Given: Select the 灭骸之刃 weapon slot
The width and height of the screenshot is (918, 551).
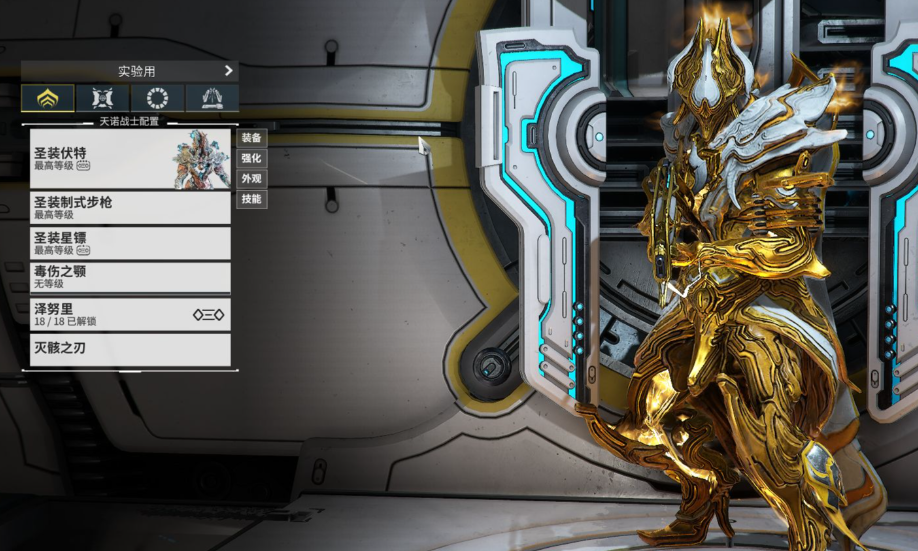Looking at the screenshot, I should click(x=130, y=349).
